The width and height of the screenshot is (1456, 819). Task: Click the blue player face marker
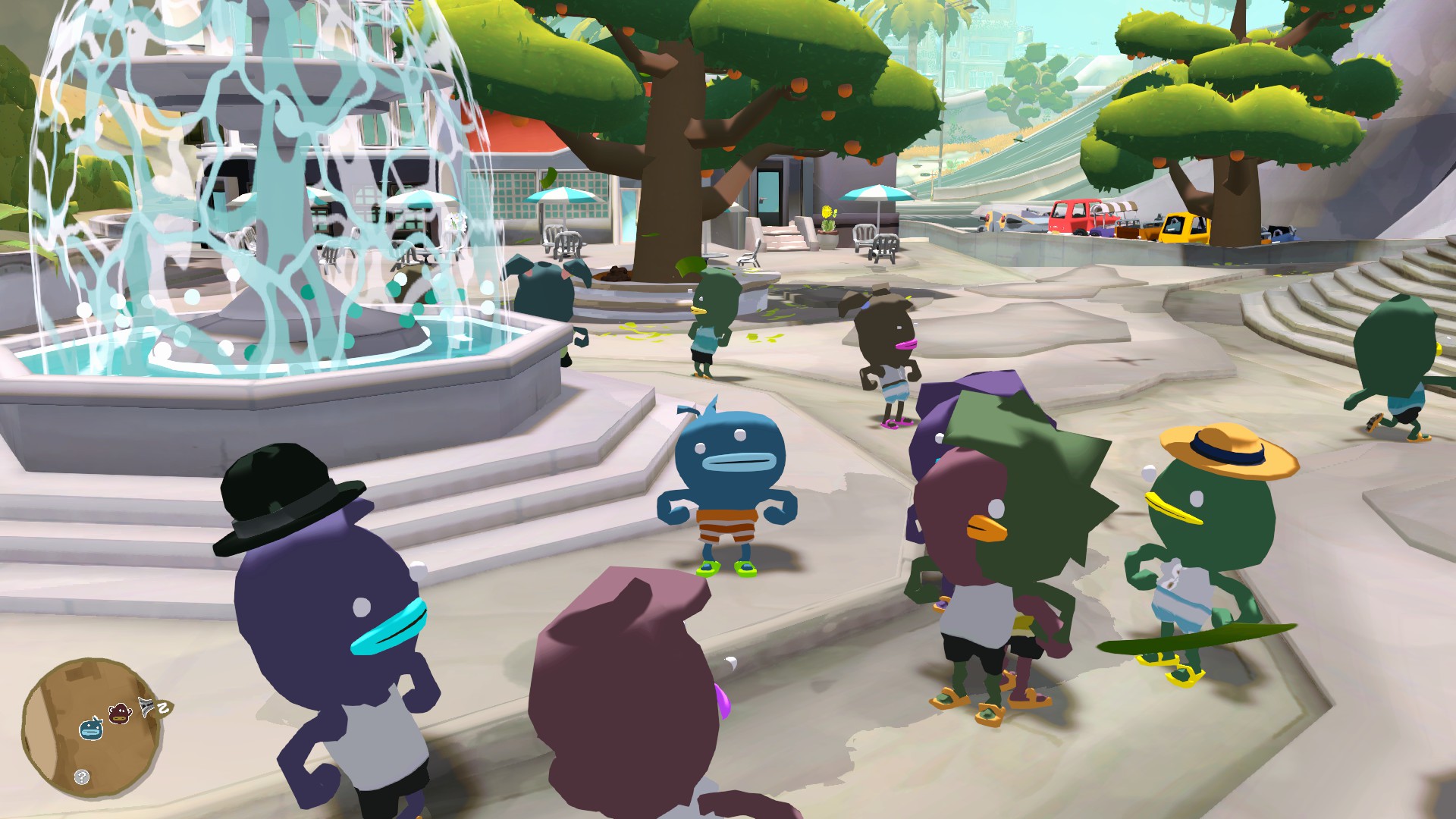coord(91,728)
